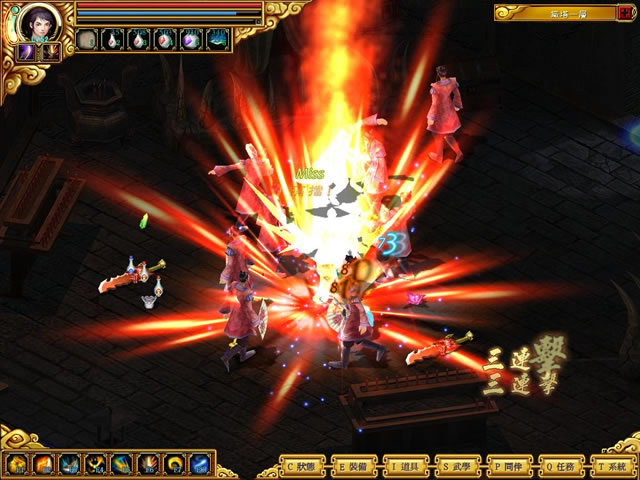Open the 系統 system menu
The height and width of the screenshot is (480, 640).
(x=616, y=466)
